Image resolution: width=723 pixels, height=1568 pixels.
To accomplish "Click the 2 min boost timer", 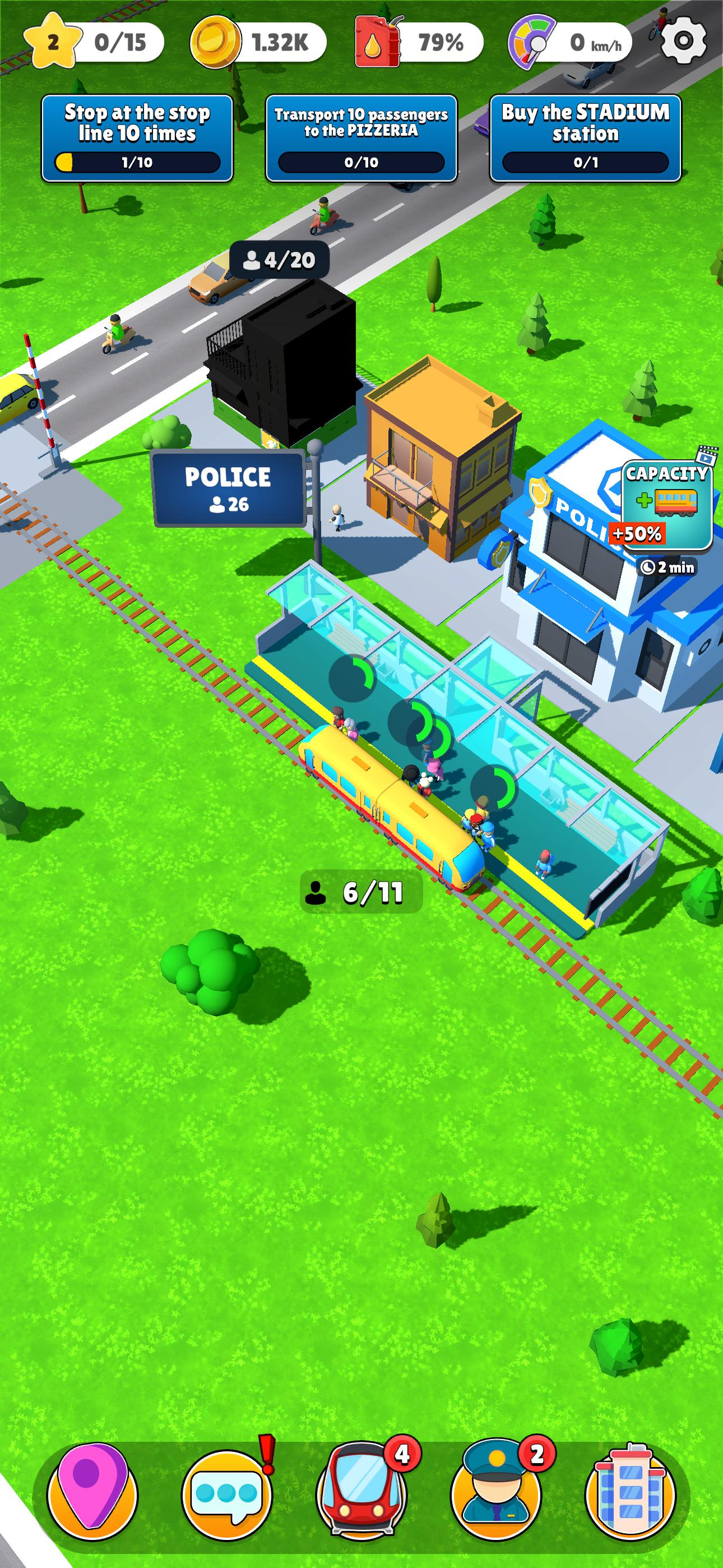I will click(x=667, y=567).
